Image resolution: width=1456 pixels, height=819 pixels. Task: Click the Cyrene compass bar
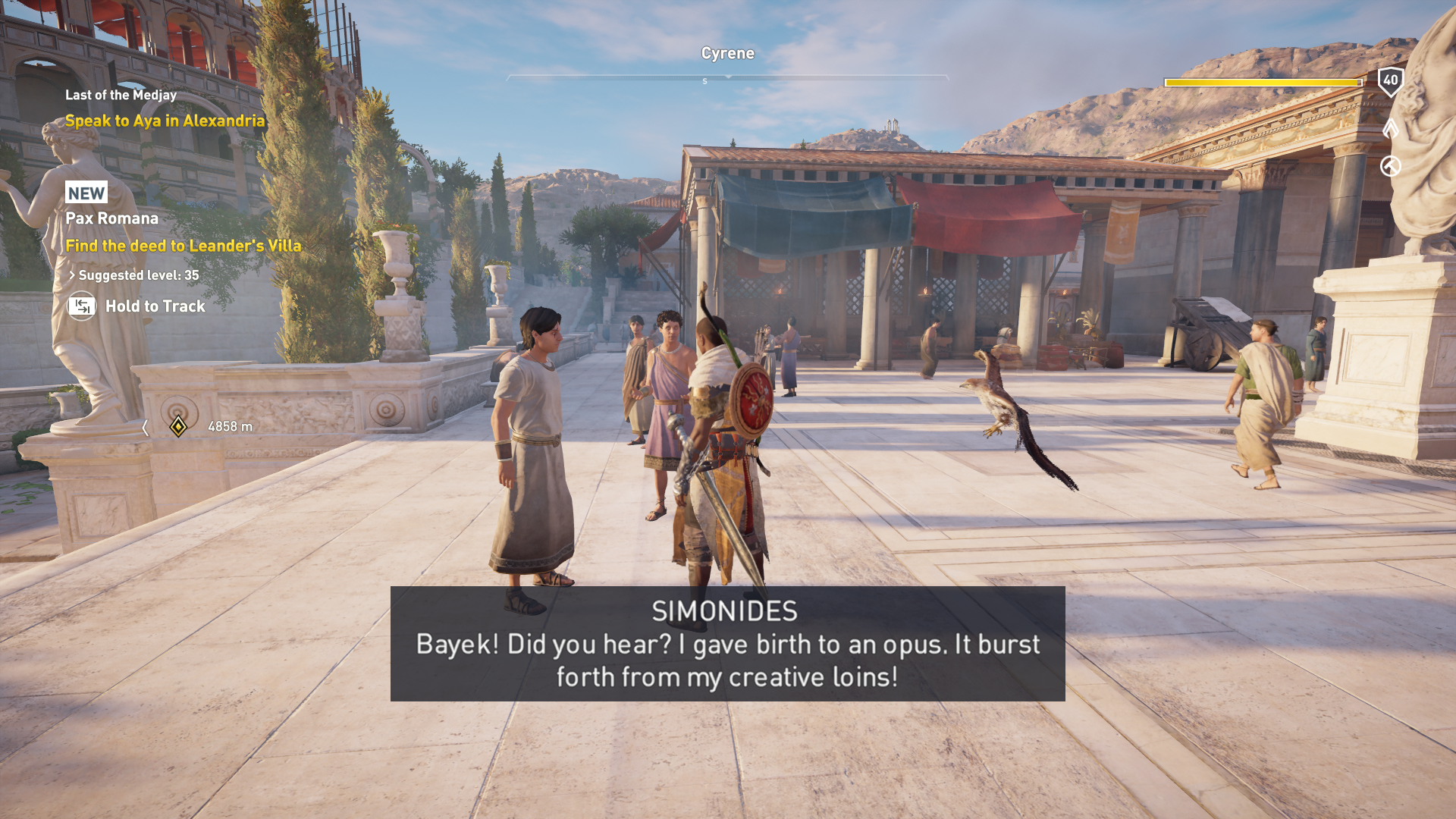point(727,77)
